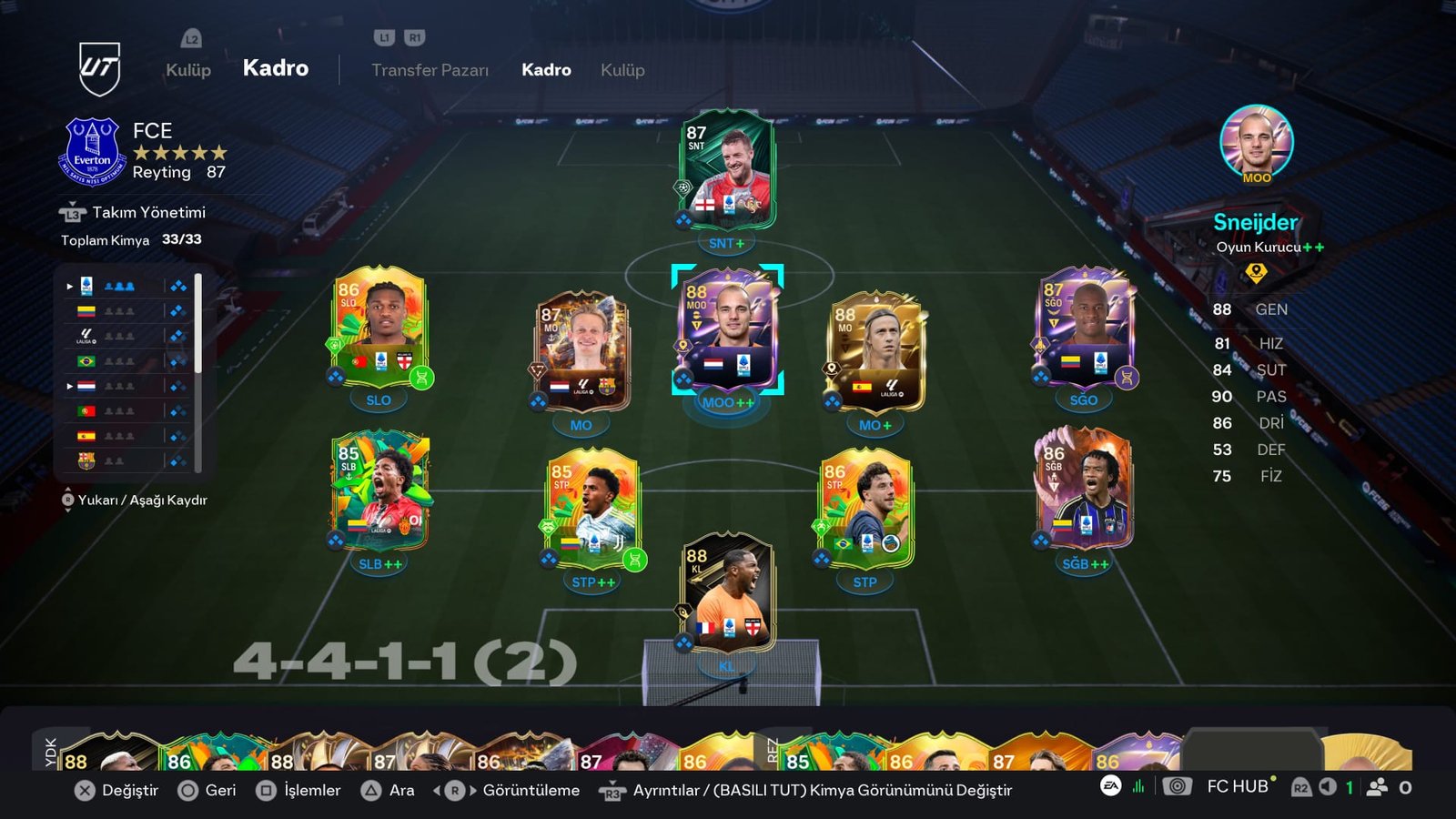Open the Sneijder portrait on the details panel

point(1256,142)
